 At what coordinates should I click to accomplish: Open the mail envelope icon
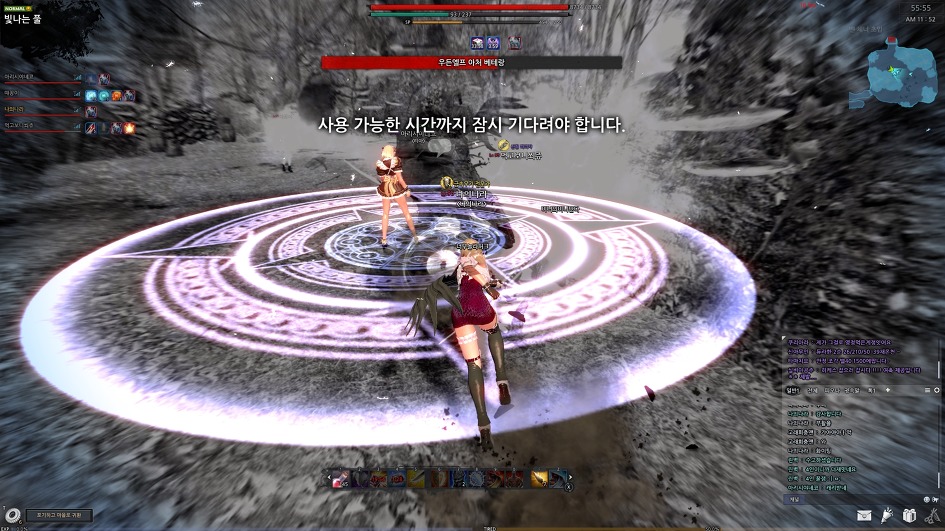(x=864, y=516)
